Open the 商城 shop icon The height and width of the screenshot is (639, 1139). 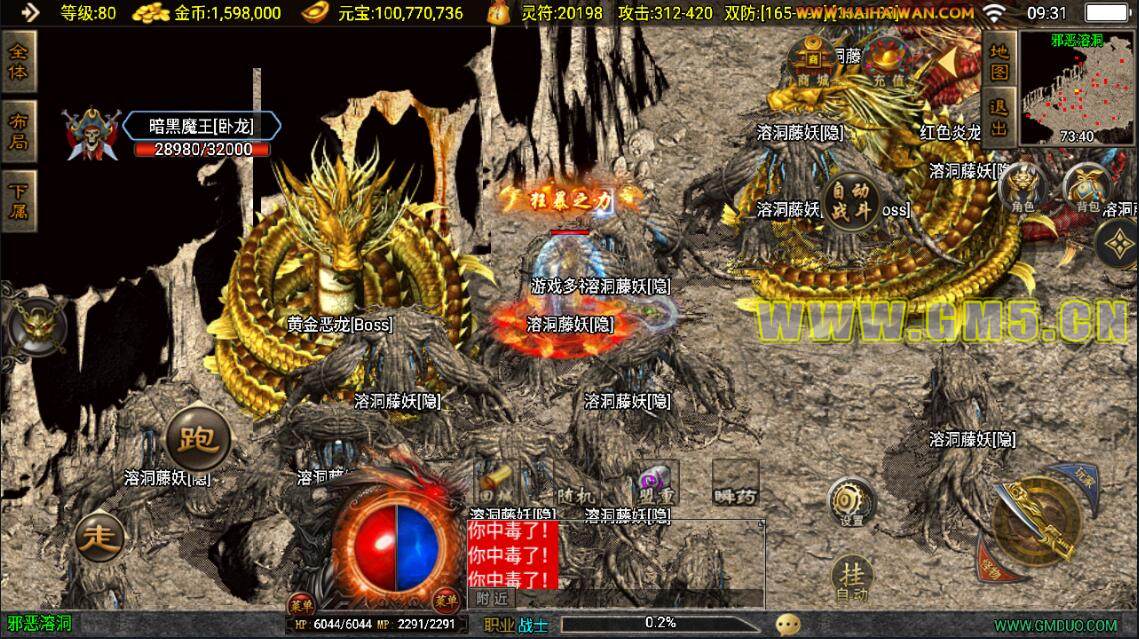[814, 60]
